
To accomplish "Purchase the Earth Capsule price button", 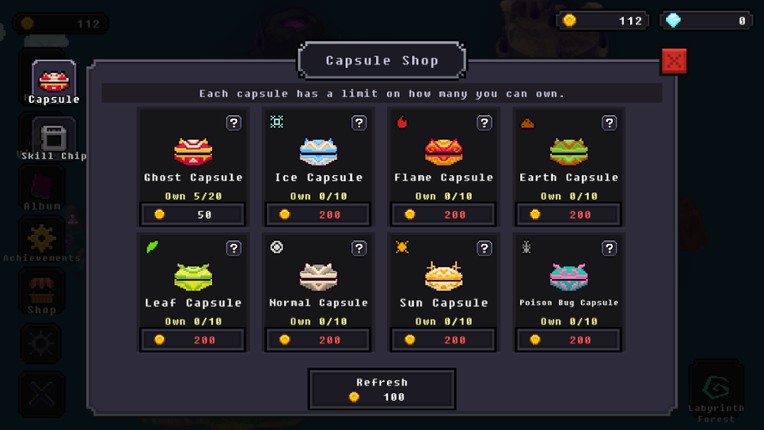I will [x=568, y=215].
